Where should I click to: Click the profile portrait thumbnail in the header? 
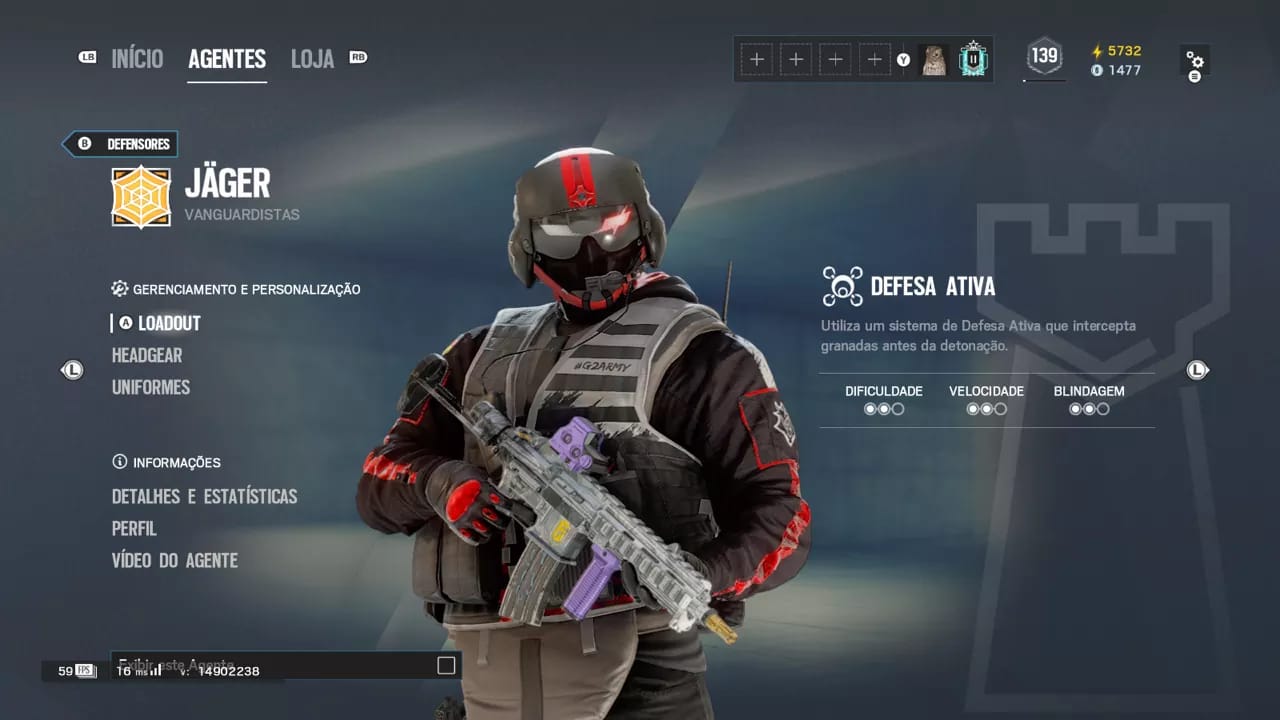[935, 59]
